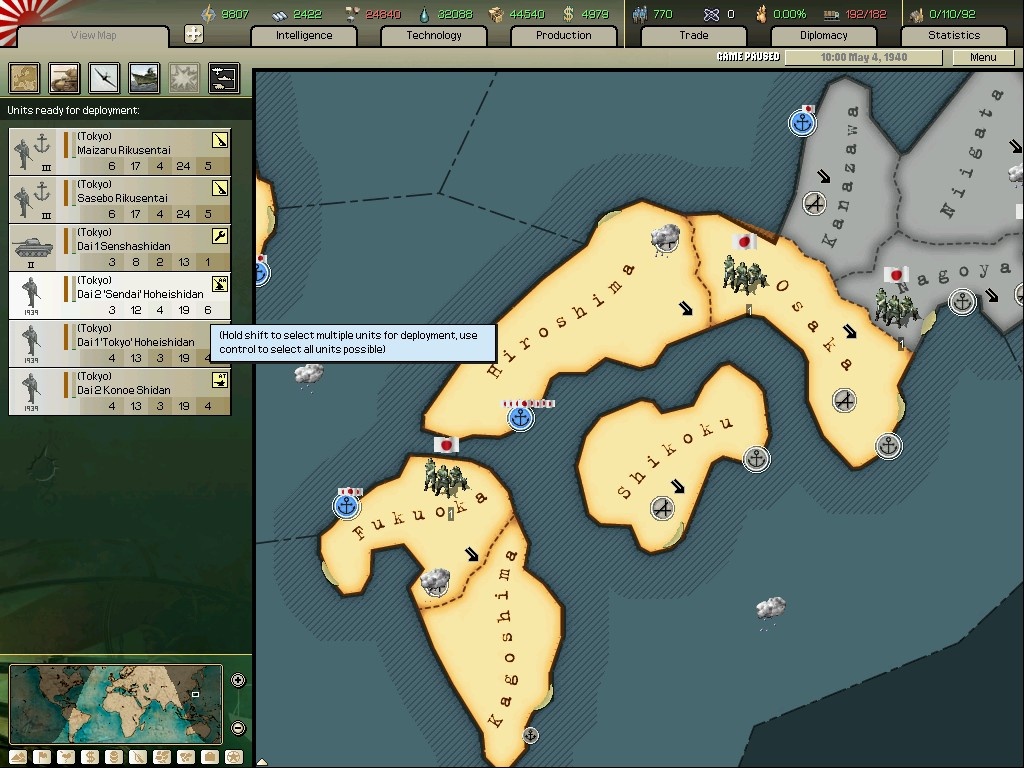Select the View Map tab

[94, 36]
